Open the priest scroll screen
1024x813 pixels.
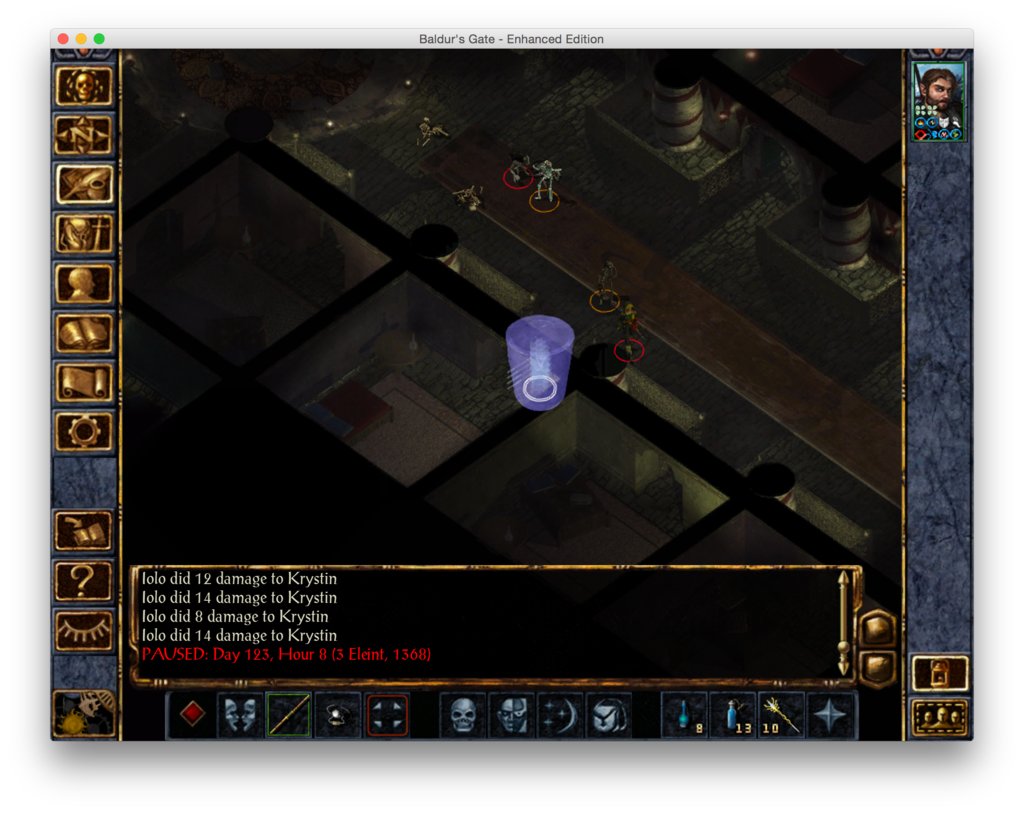84,382
